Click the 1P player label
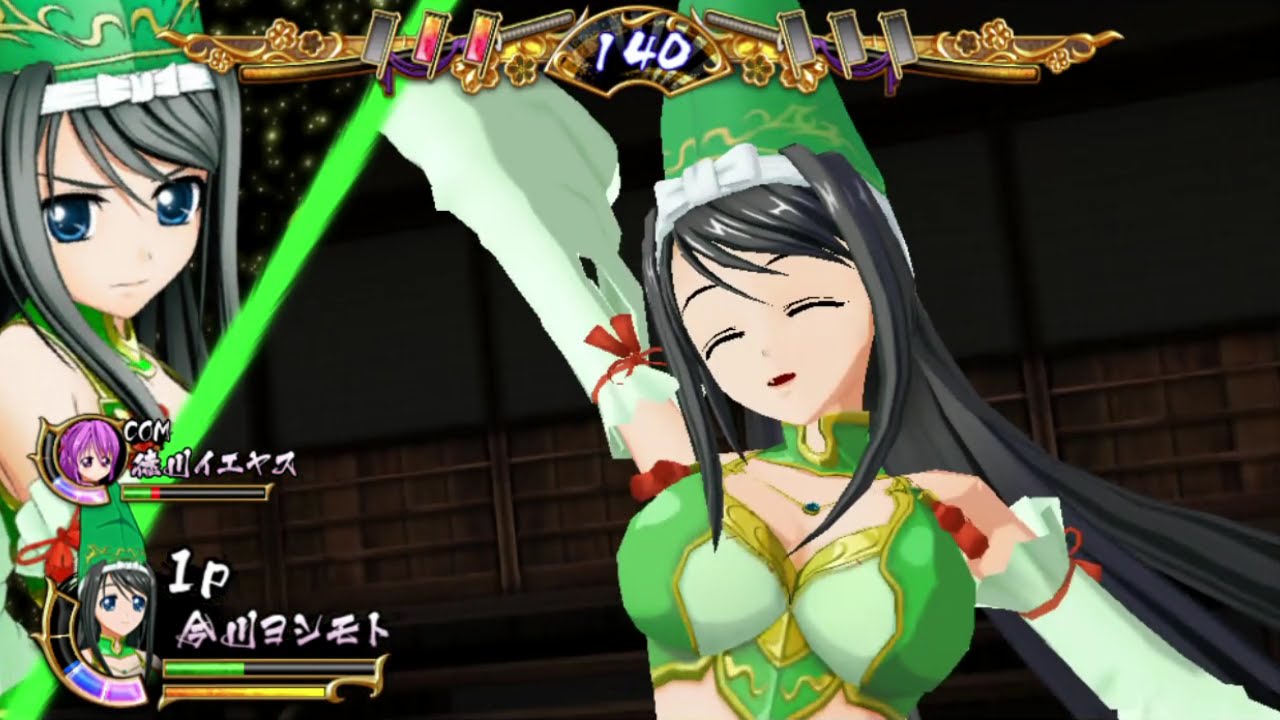This screenshot has height=720, width=1280. pos(196,573)
